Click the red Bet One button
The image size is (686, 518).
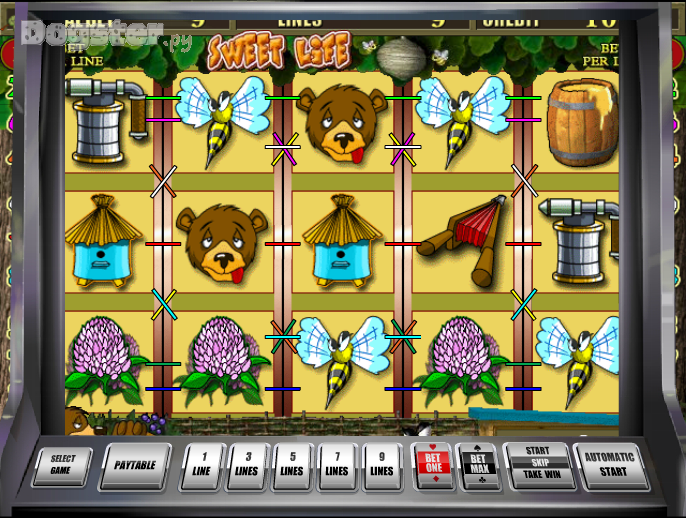[x=431, y=465]
